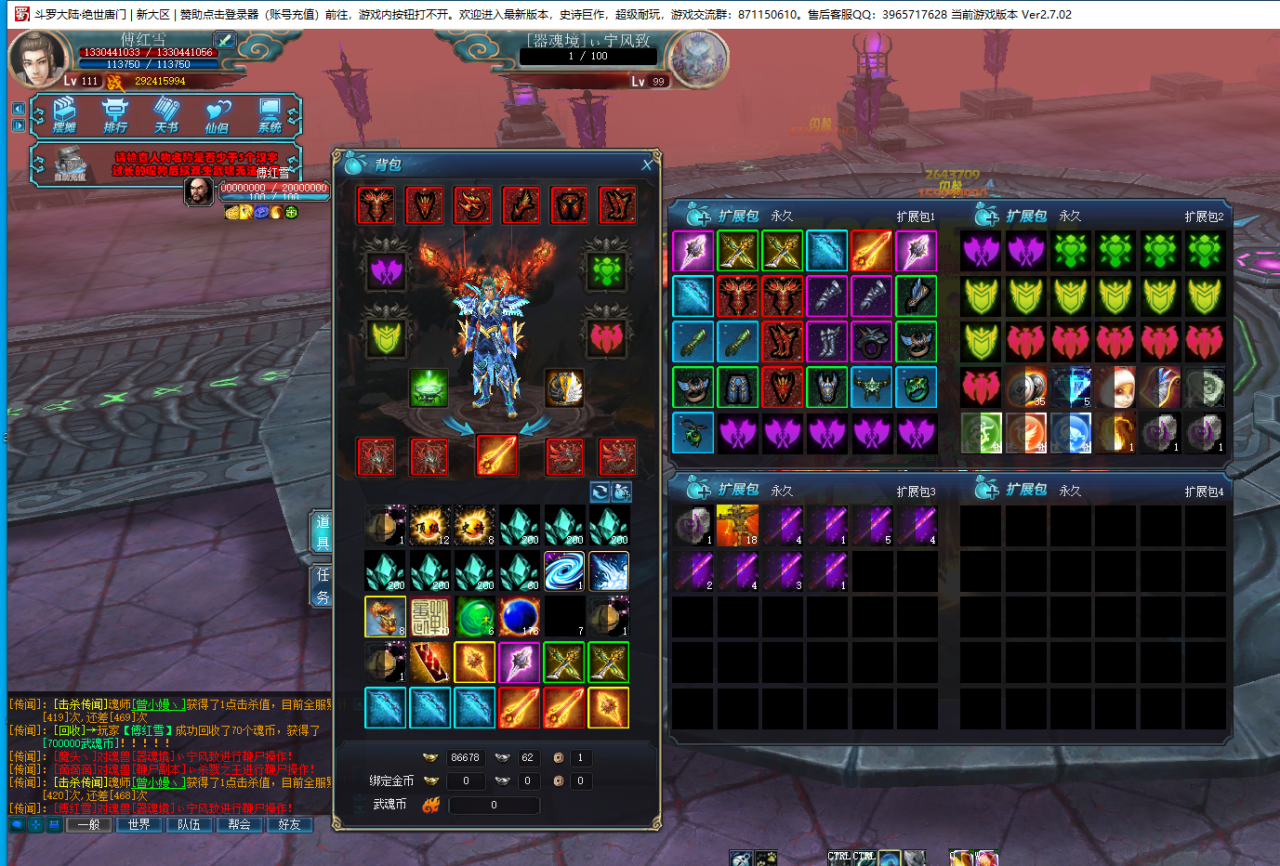Click the green sword icon beside player name
Screen dimensions: 1280x866
click(224, 40)
